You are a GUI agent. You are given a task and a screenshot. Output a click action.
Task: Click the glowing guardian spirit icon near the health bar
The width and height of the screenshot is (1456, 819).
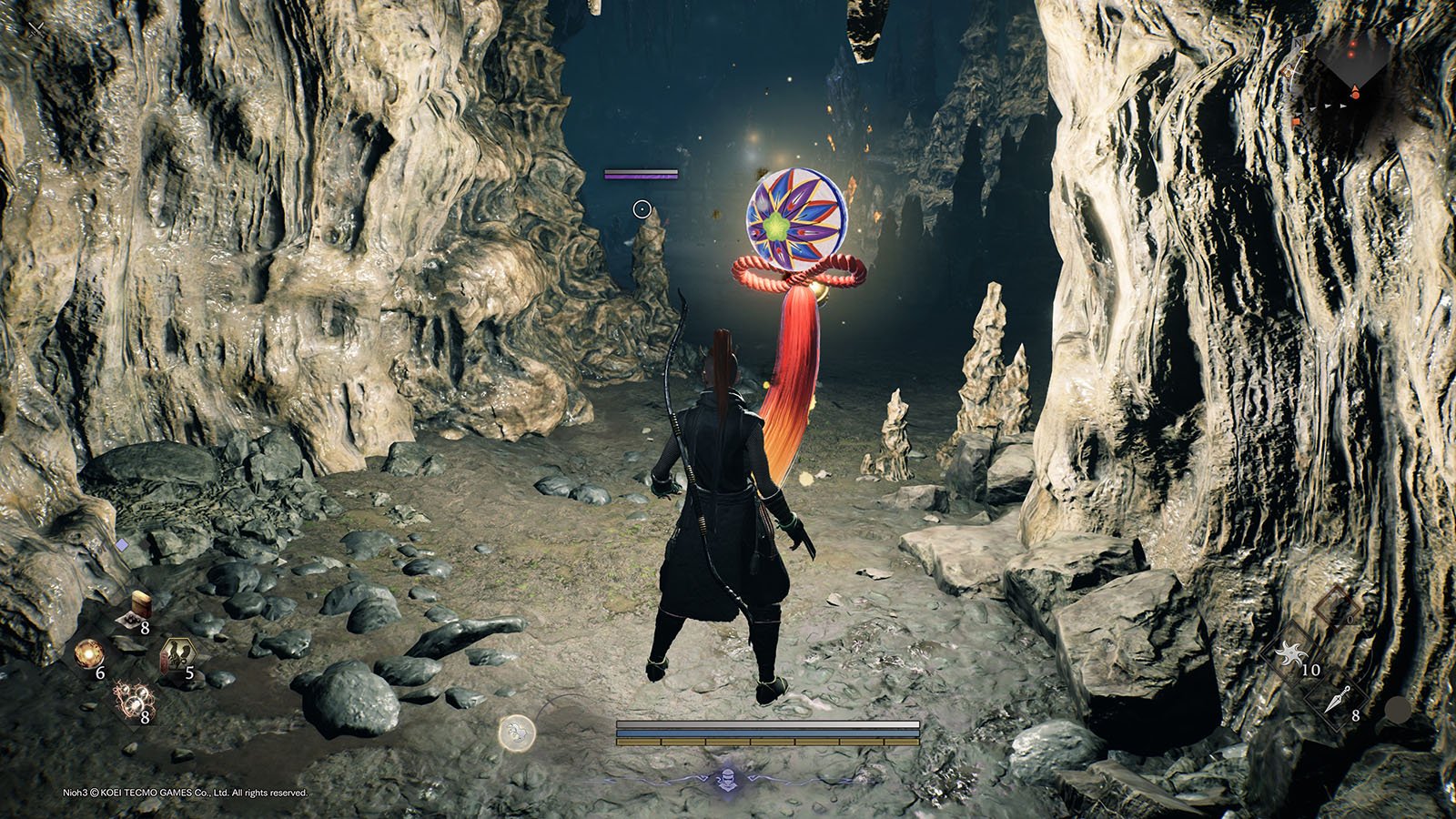coord(516,731)
